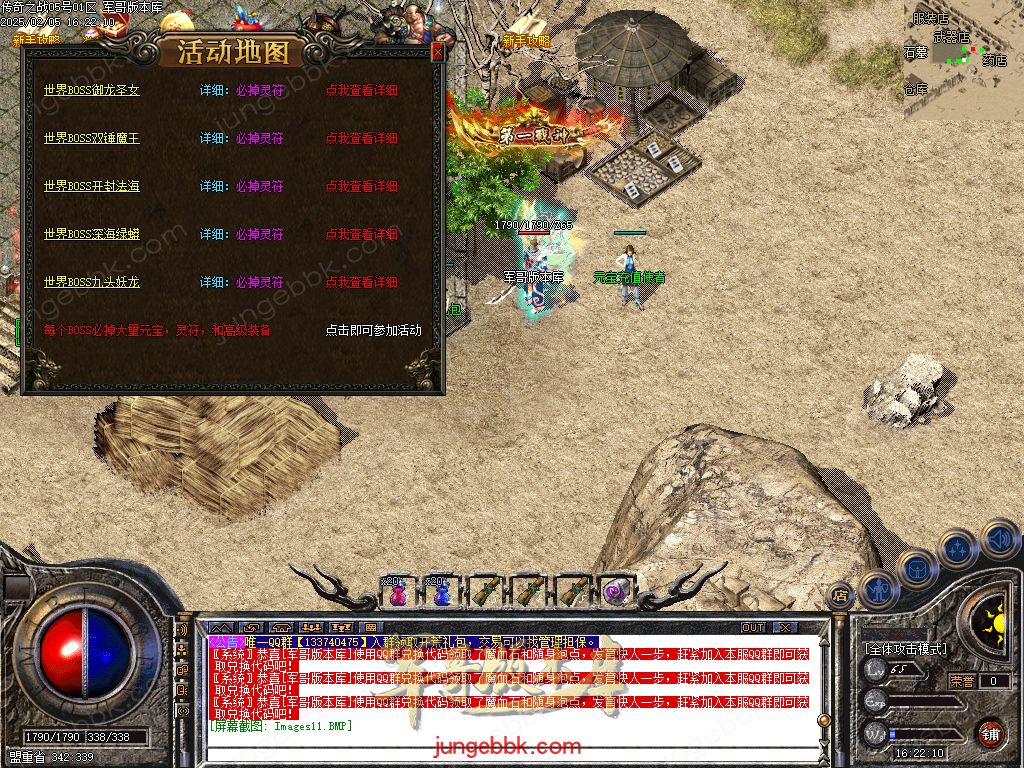View details for 御龙圣女 via 点我查看详细
This screenshot has width=1024, height=768.
tap(361, 90)
